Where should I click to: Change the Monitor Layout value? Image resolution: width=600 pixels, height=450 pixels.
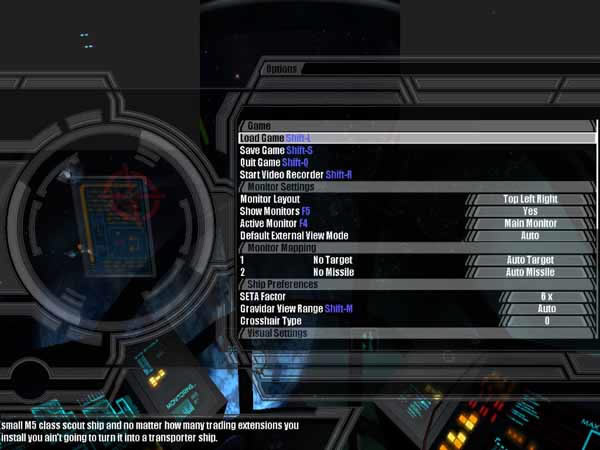pos(530,199)
